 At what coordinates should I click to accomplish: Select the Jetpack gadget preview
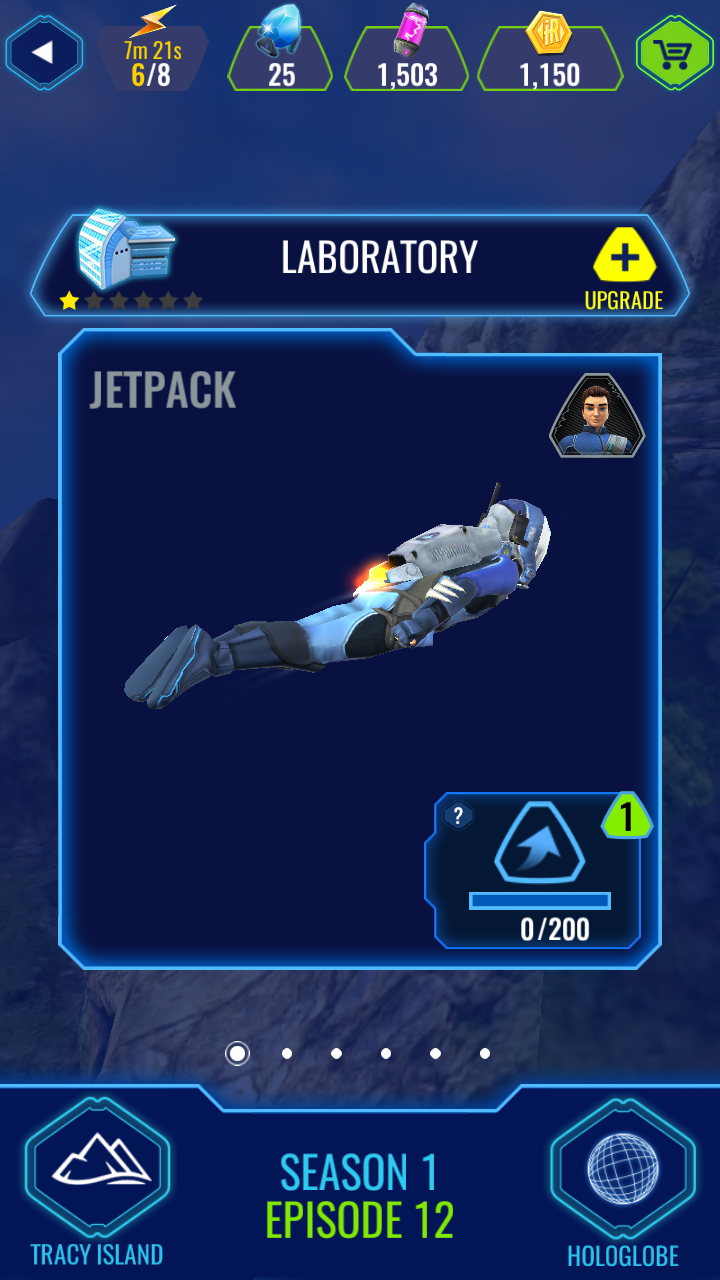click(x=340, y=600)
